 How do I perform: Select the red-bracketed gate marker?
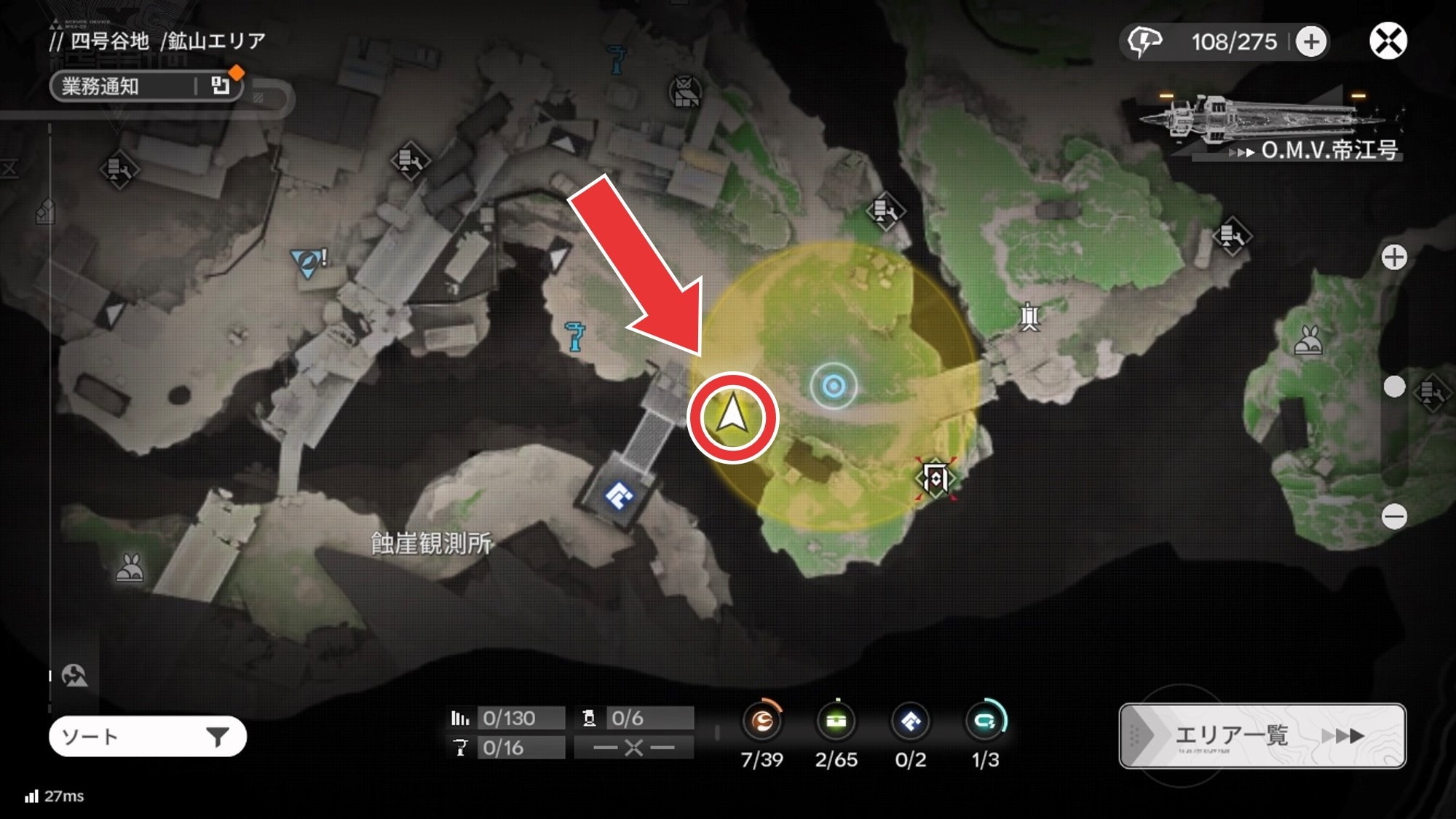pos(935,478)
